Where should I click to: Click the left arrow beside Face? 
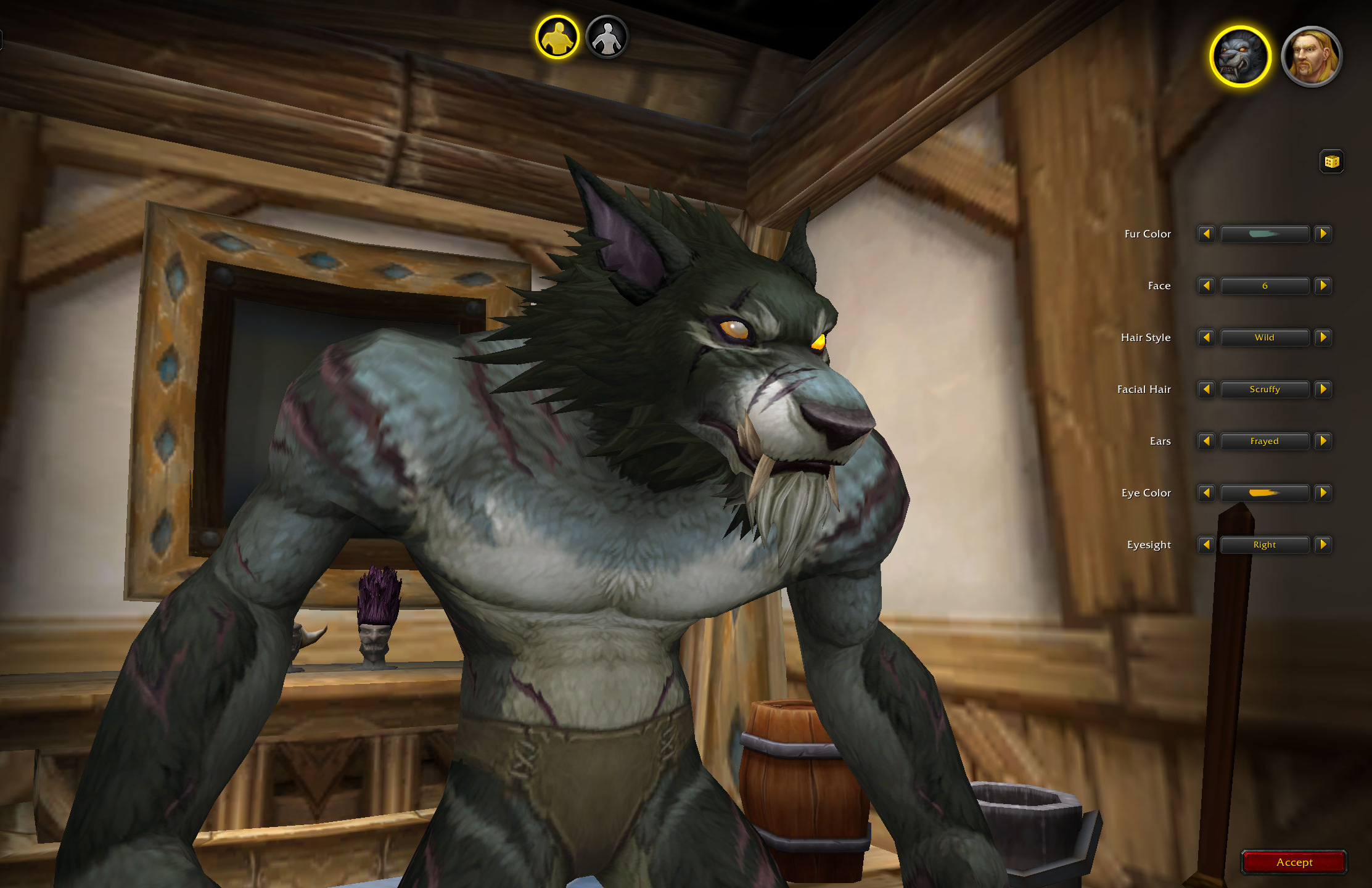1206,286
